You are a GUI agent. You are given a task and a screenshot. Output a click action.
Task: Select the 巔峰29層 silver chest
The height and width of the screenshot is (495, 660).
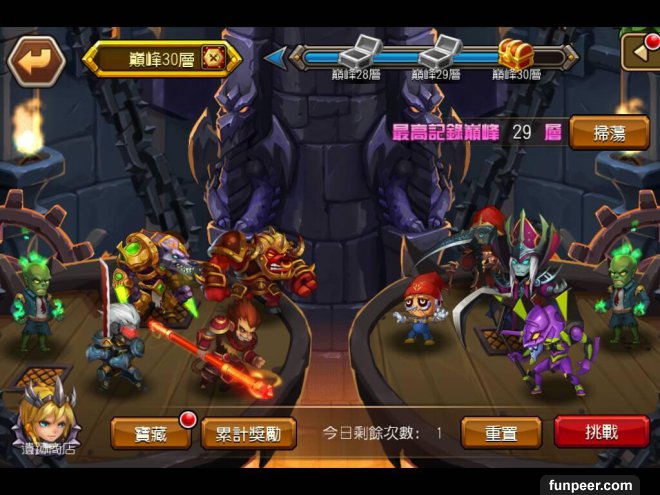pyautogui.click(x=439, y=52)
